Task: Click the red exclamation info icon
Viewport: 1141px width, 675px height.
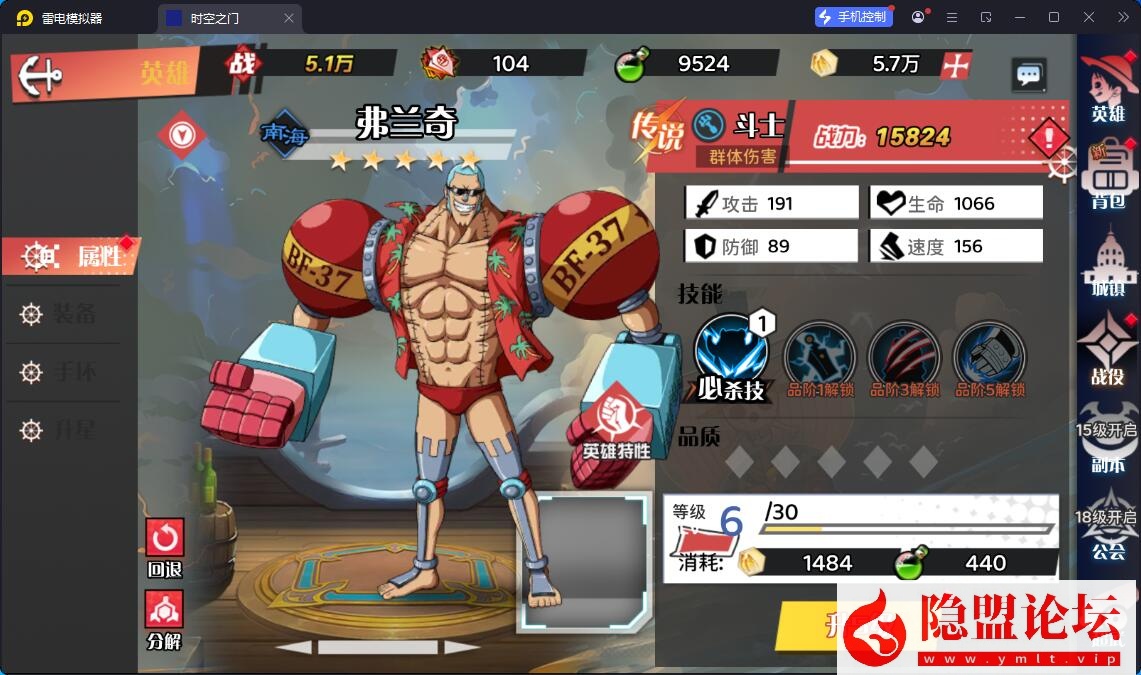Action: (x=1049, y=137)
